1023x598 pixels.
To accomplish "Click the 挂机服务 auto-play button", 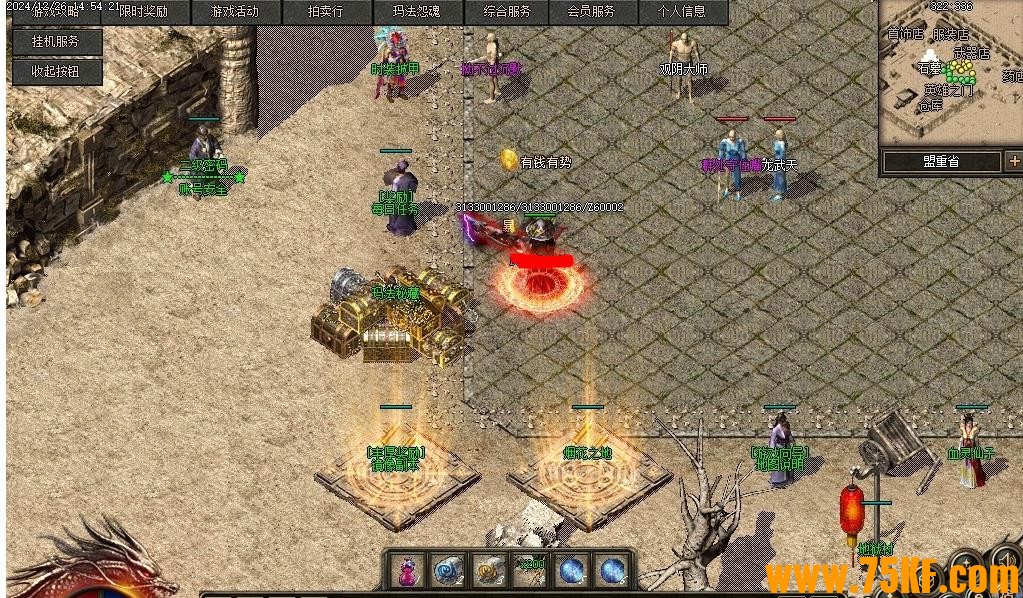I will point(55,42).
